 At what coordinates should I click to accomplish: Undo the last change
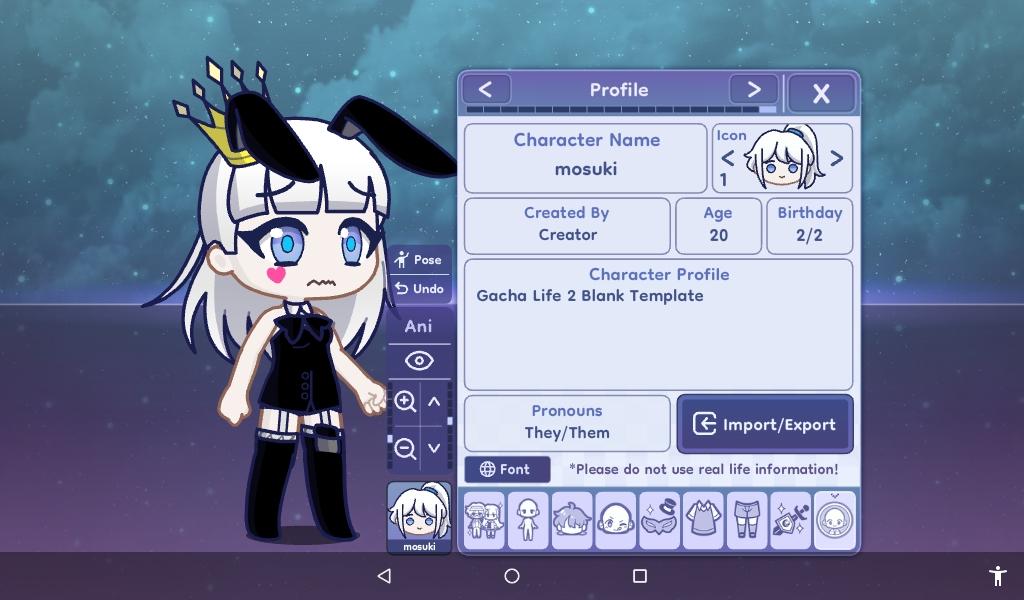418,289
